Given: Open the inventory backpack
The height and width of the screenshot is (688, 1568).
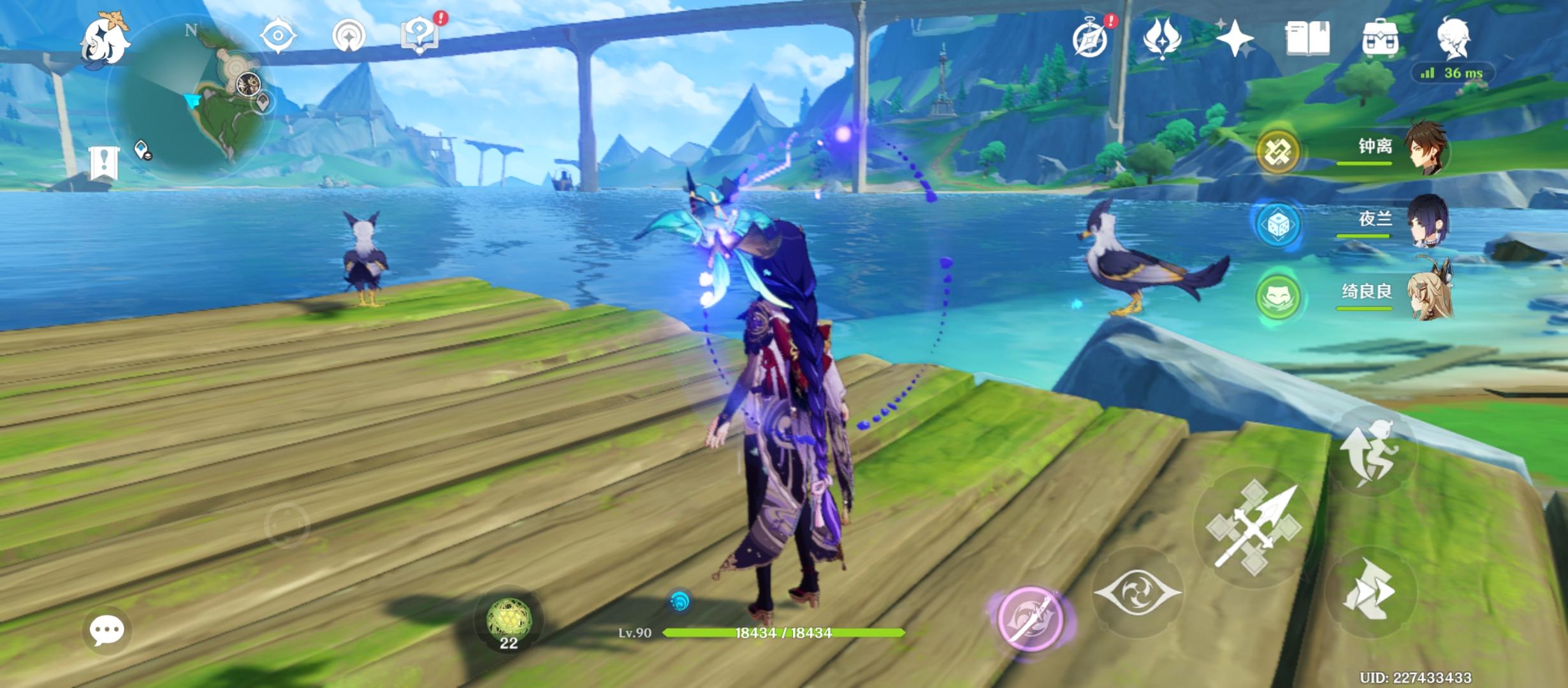Looking at the screenshot, I should click(1380, 38).
